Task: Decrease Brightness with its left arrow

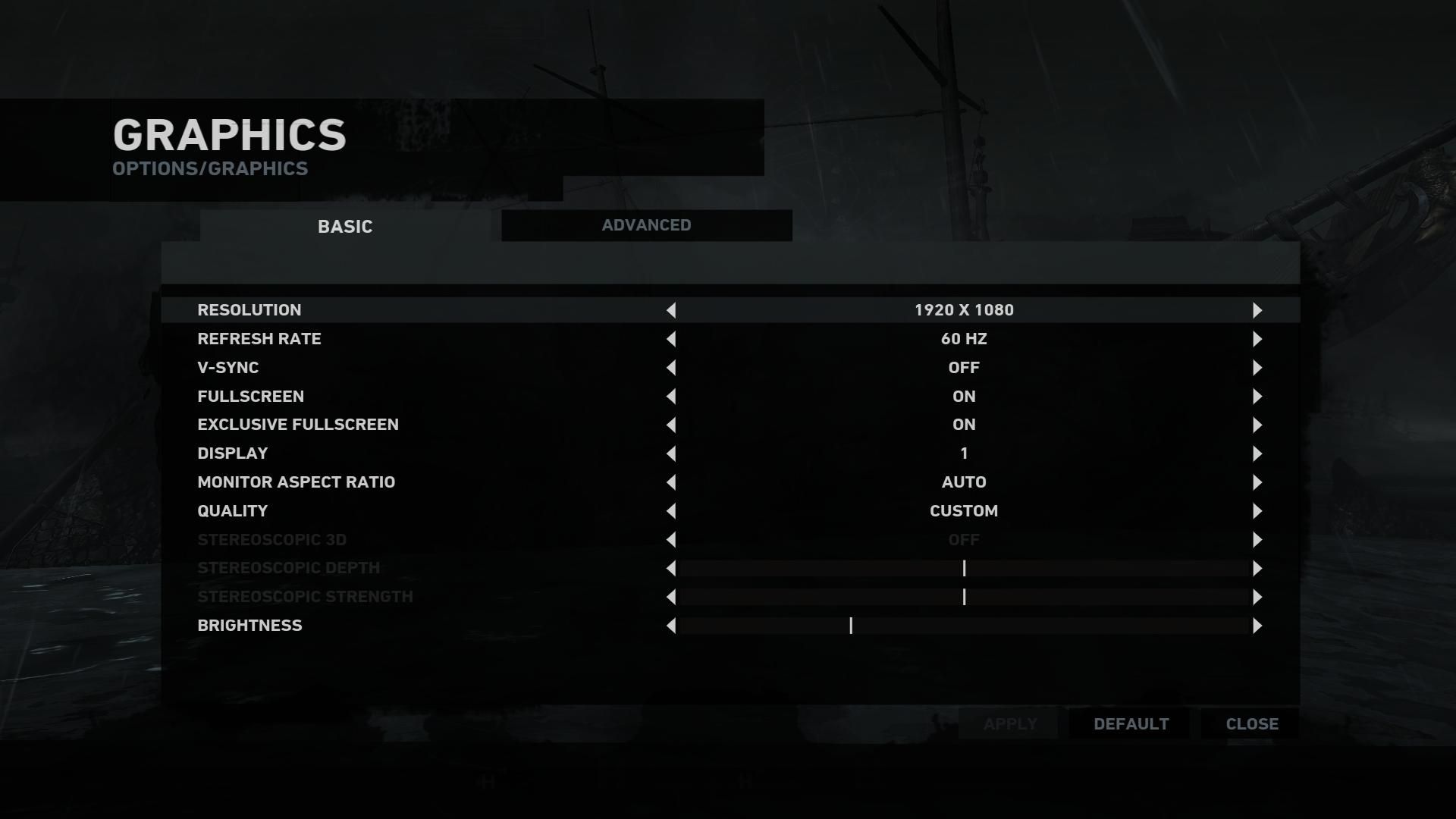Action: [x=671, y=626]
